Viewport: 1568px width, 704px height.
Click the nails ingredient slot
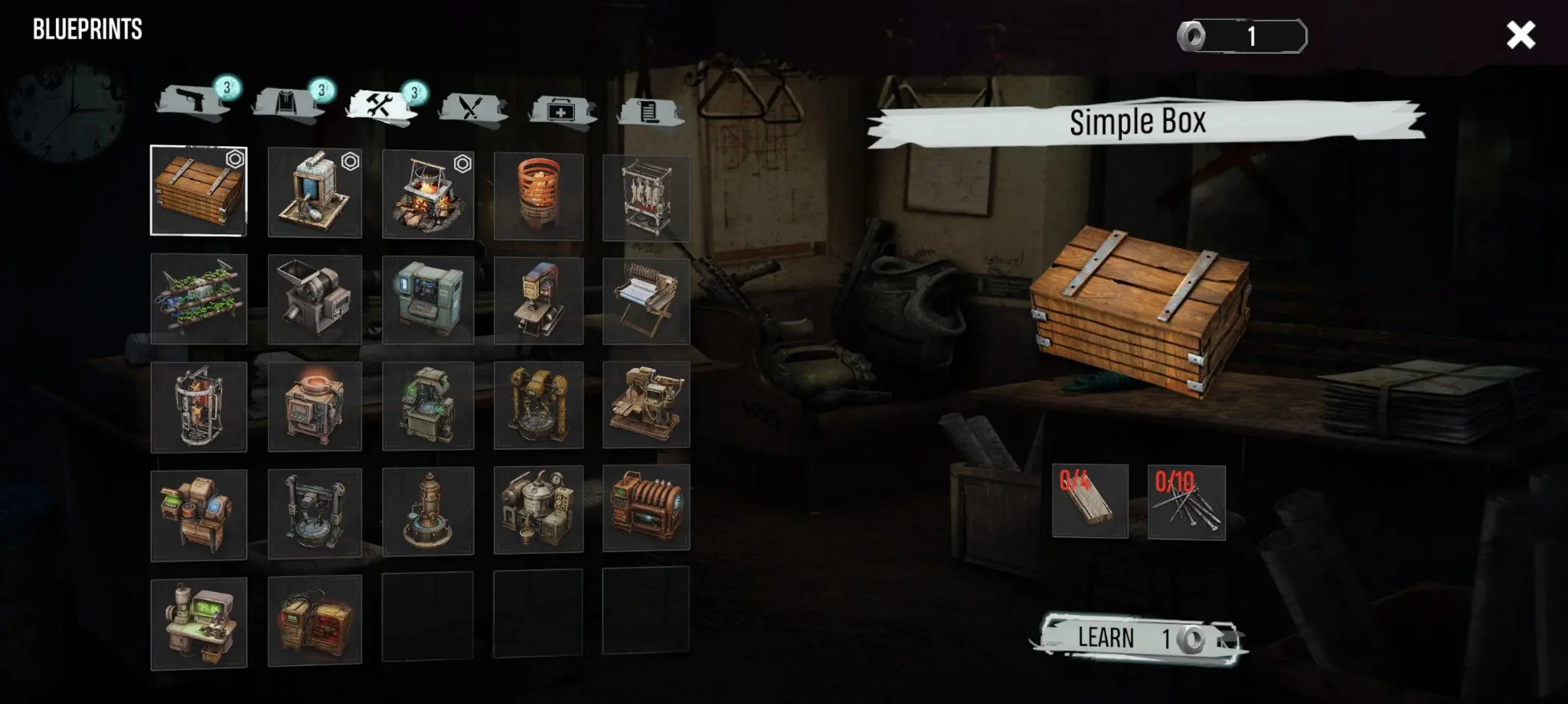click(1186, 503)
